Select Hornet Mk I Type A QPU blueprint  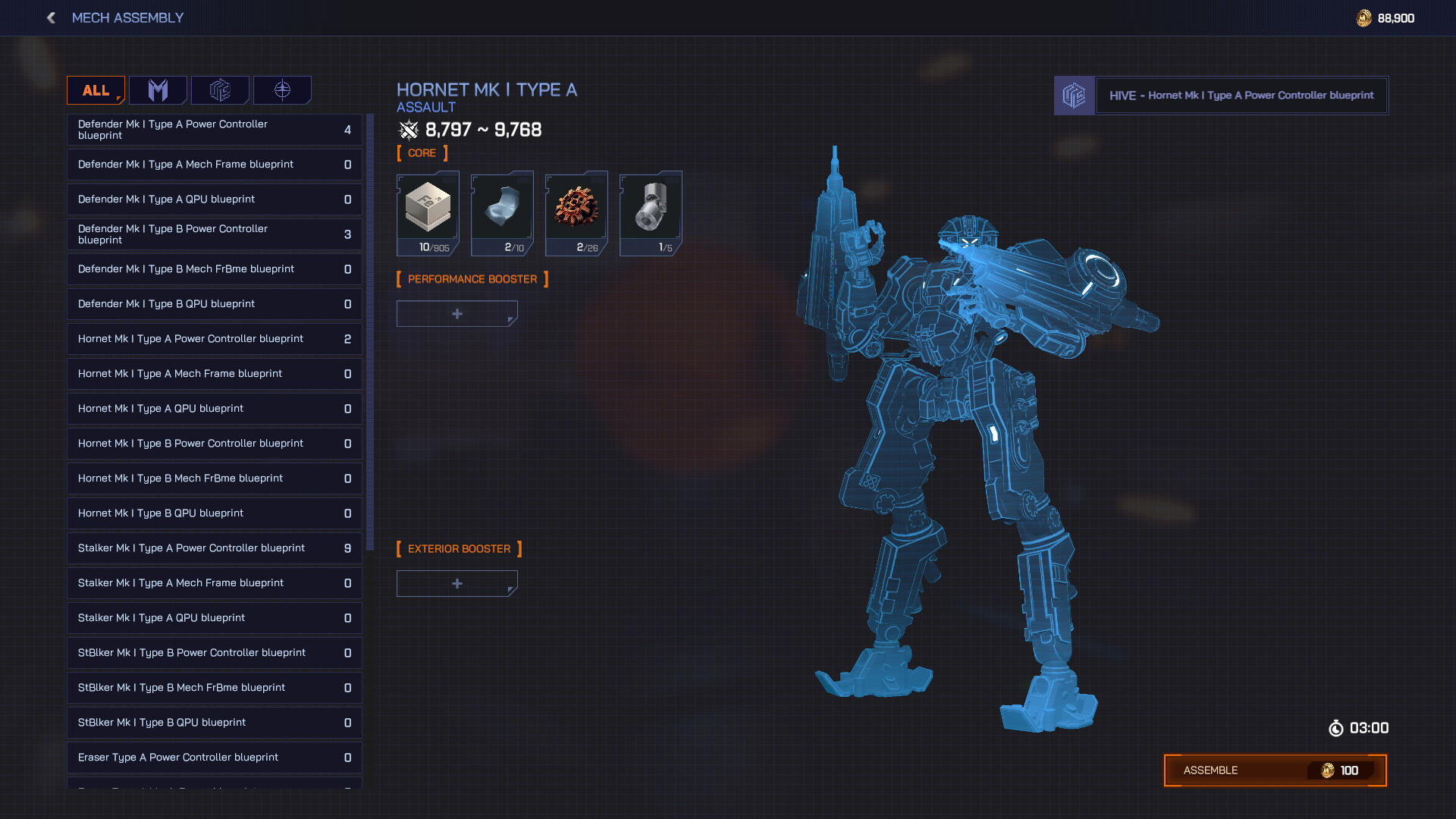pyautogui.click(x=215, y=409)
